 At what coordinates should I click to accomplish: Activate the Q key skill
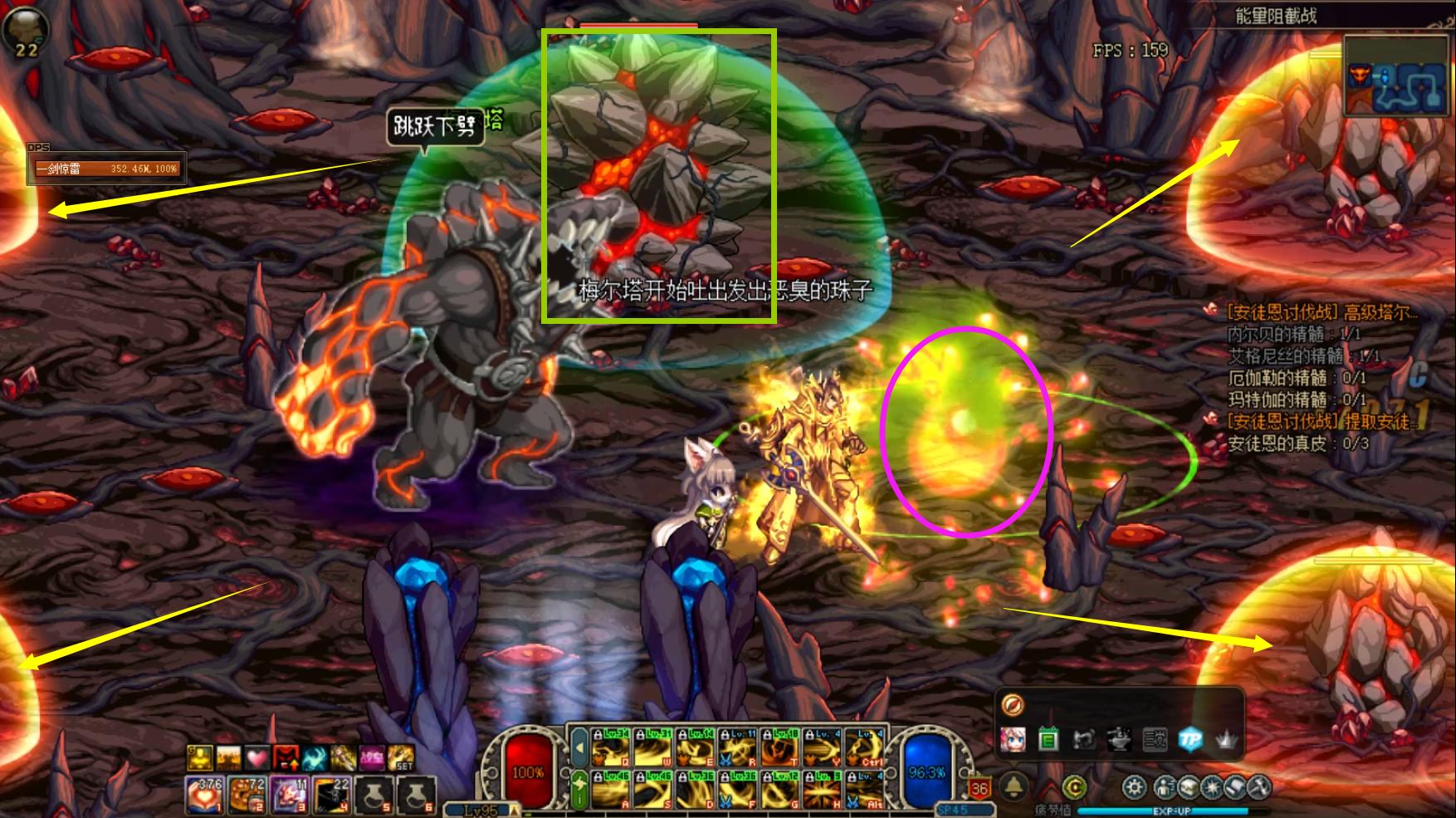coord(610,747)
